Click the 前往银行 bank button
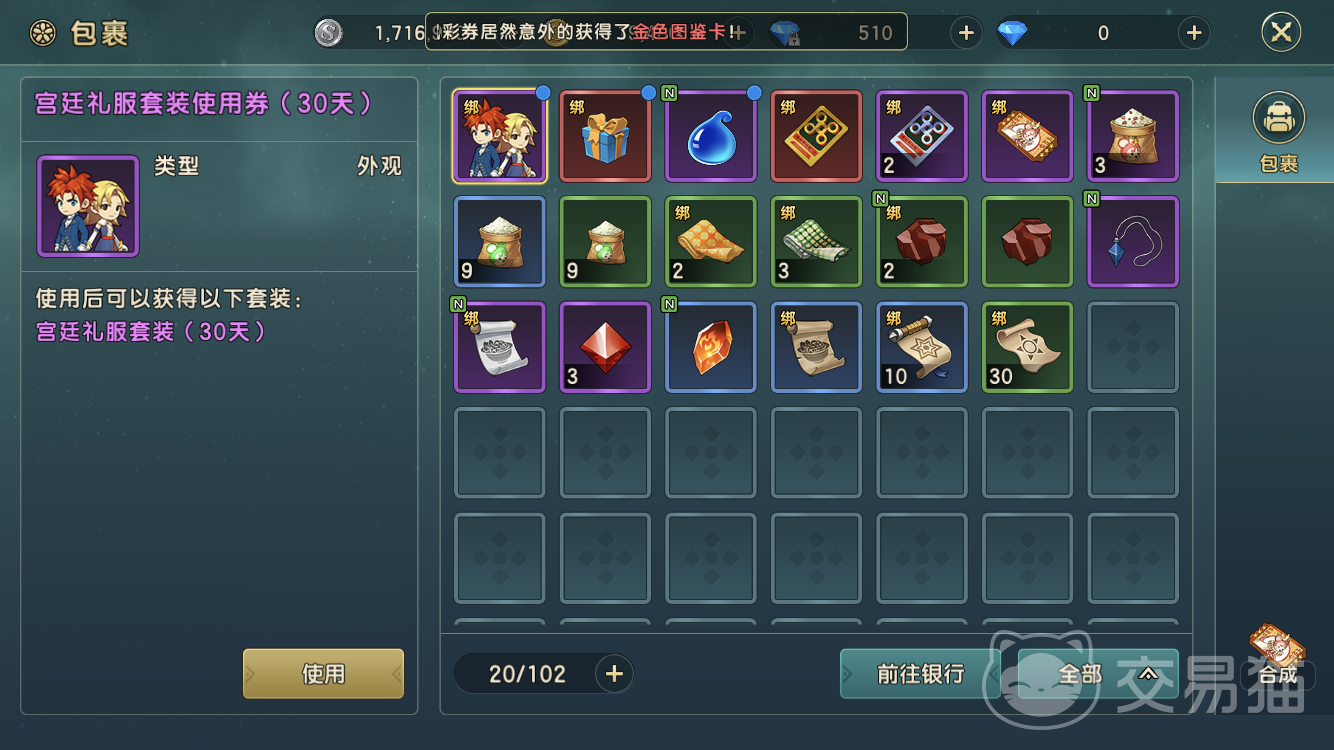 (x=919, y=673)
